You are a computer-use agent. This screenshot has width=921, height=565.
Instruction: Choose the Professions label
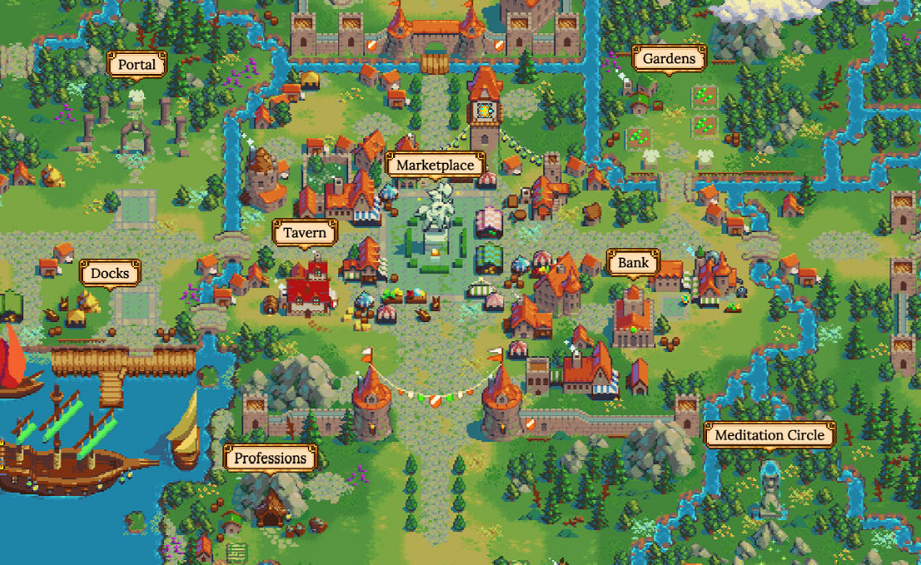click(x=270, y=458)
